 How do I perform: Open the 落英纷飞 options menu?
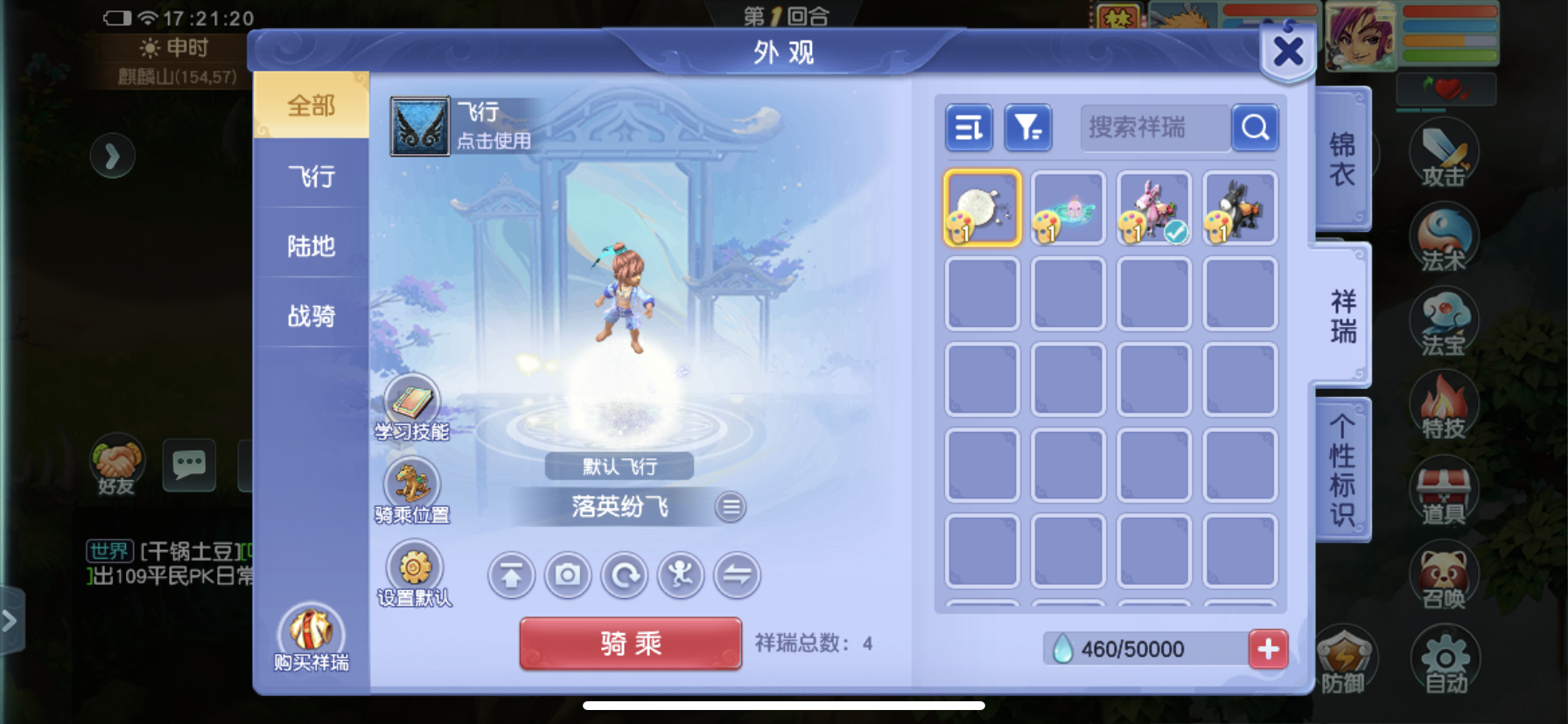click(x=731, y=507)
